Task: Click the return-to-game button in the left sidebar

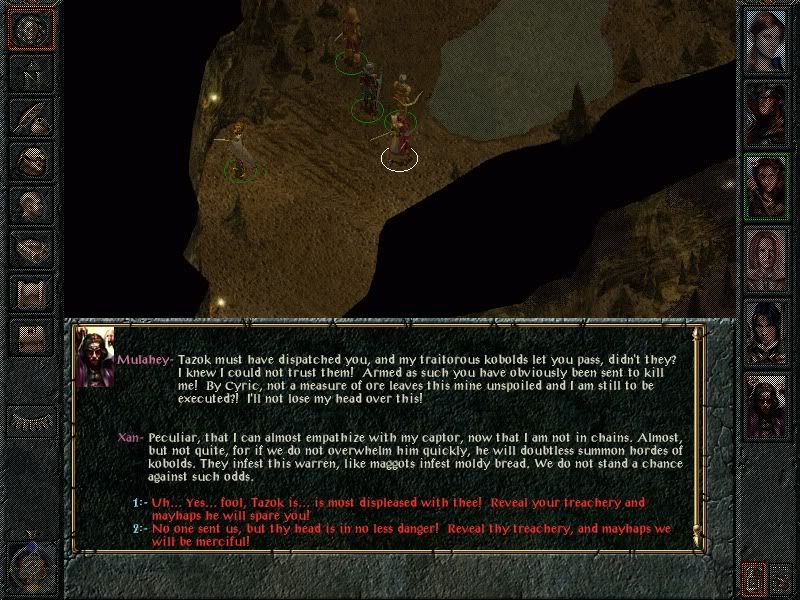Action: pyautogui.click(x=30, y=30)
